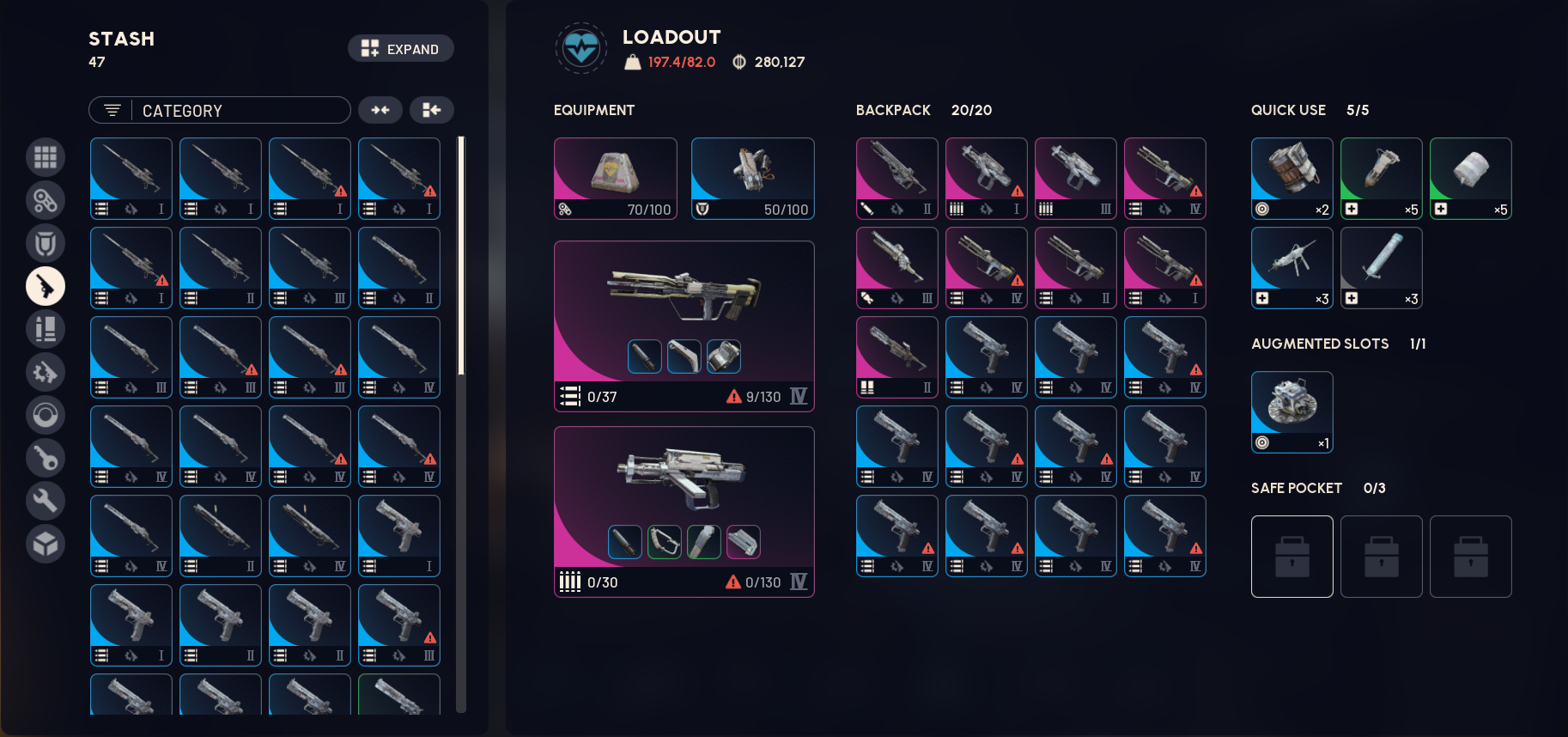Open the grid all-items category filter
This screenshot has width=1568, height=737.
pos(46,157)
